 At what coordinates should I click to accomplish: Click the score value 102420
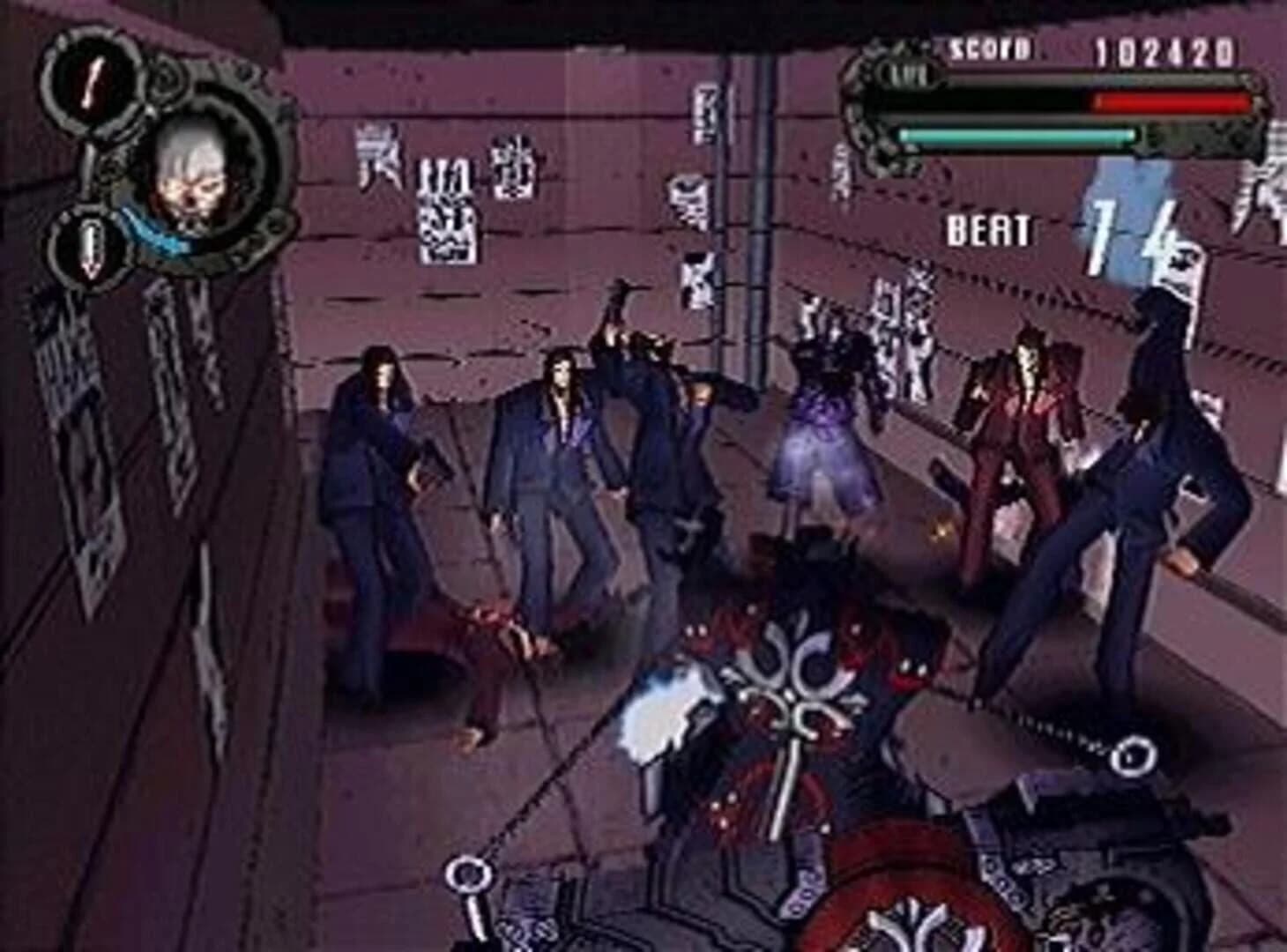[1164, 50]
